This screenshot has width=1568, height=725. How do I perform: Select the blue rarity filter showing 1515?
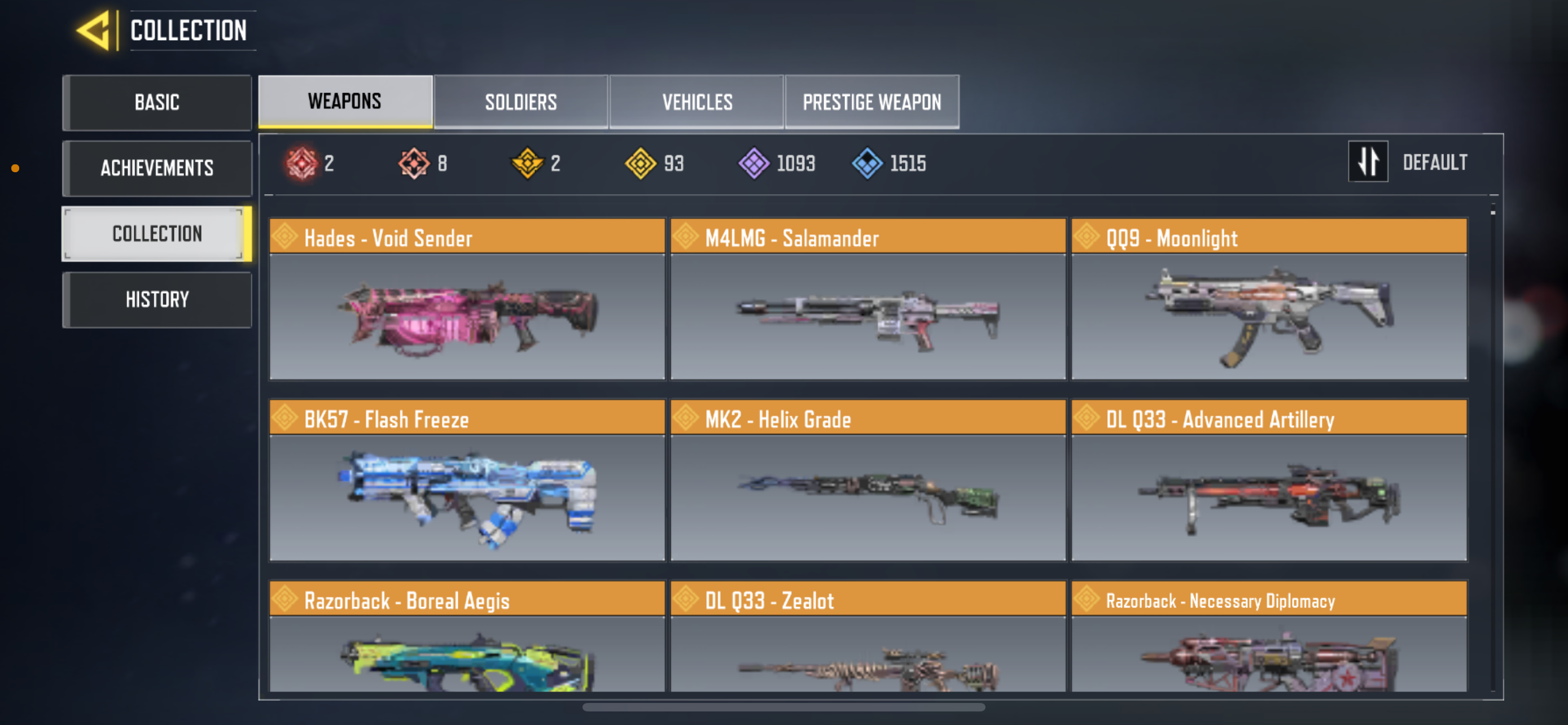click(867, 163)
